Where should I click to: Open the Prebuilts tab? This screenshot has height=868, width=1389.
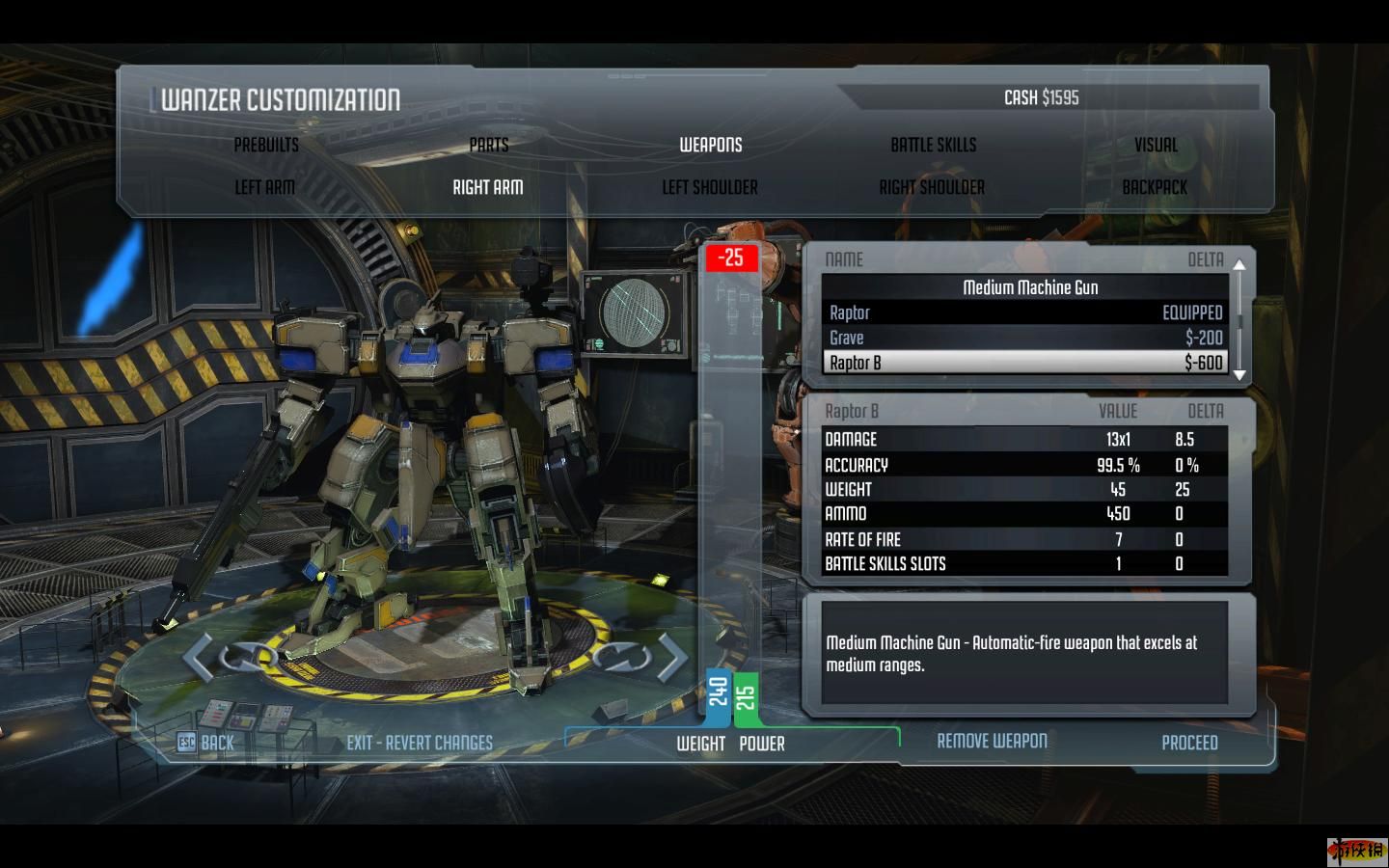click(266, 145)
